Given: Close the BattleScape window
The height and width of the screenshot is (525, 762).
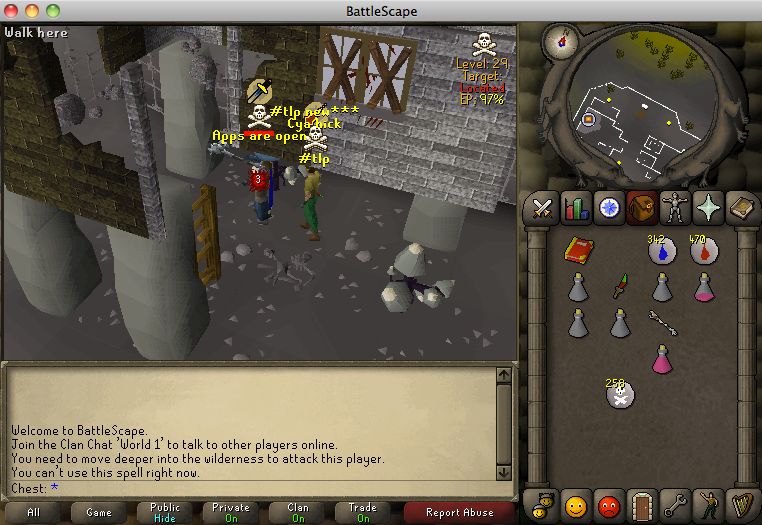Looking at the screenshot, I should [x=12, y=11].
